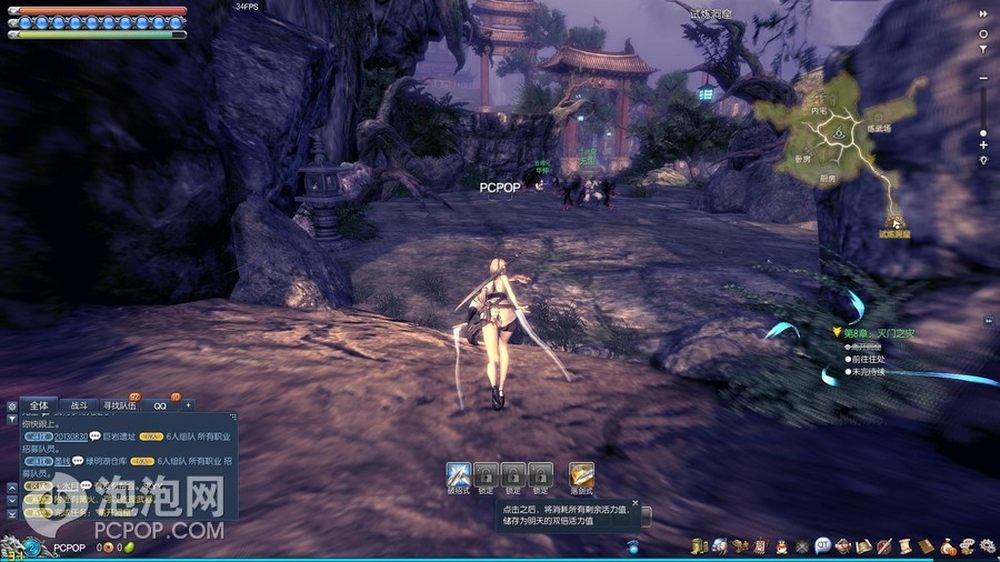Screen dimensions: 1000x562
Task: Switch to the QQ chat tab
Action: point(160,406)
